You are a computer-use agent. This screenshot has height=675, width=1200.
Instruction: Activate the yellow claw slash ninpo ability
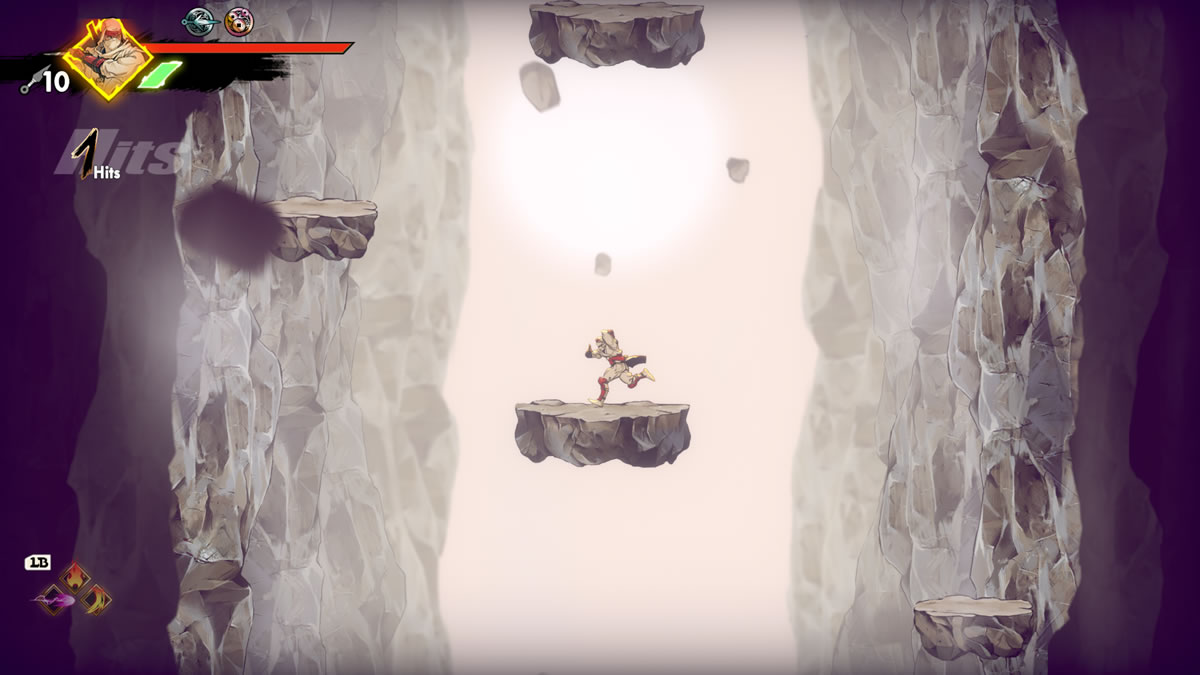[96, 599]
